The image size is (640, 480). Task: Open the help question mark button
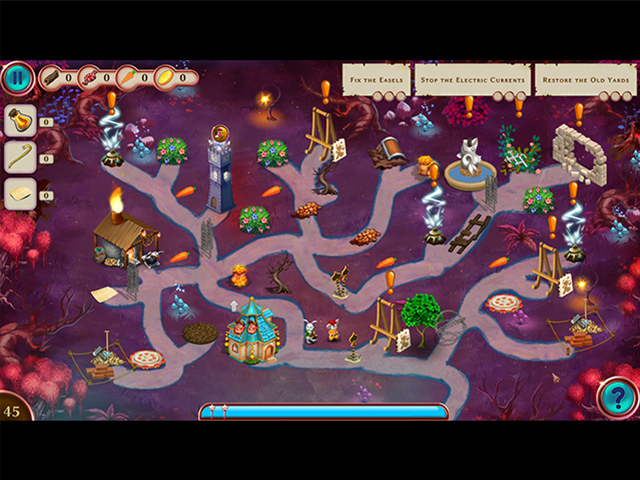pyautogui.click(x=617, y=399)
